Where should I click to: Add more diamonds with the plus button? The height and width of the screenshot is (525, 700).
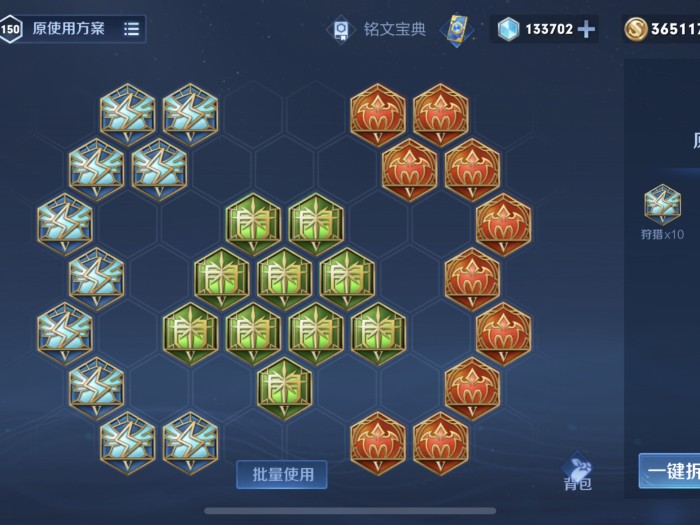[586, 29]
